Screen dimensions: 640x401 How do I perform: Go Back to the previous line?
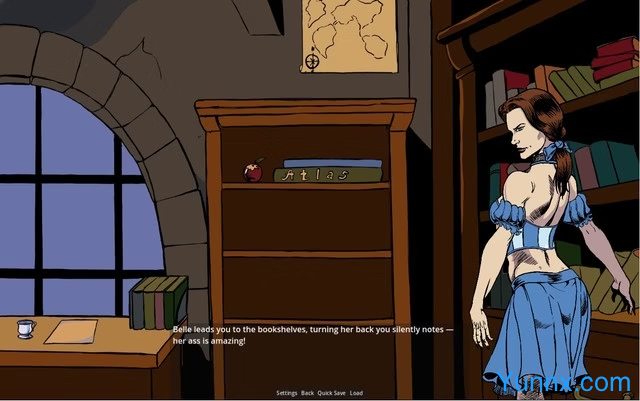(x=307, y=393)
